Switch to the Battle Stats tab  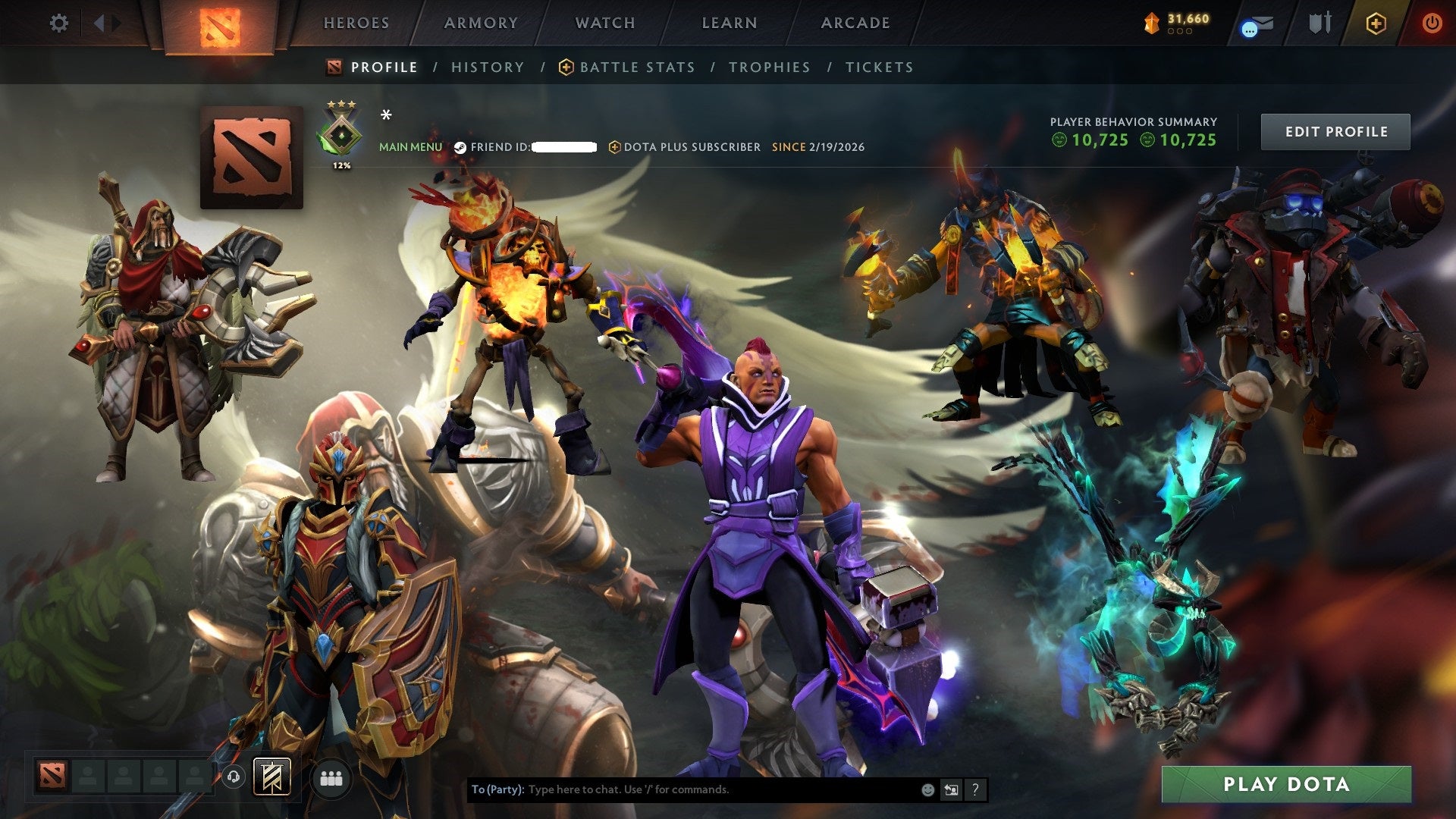point(635,67)
